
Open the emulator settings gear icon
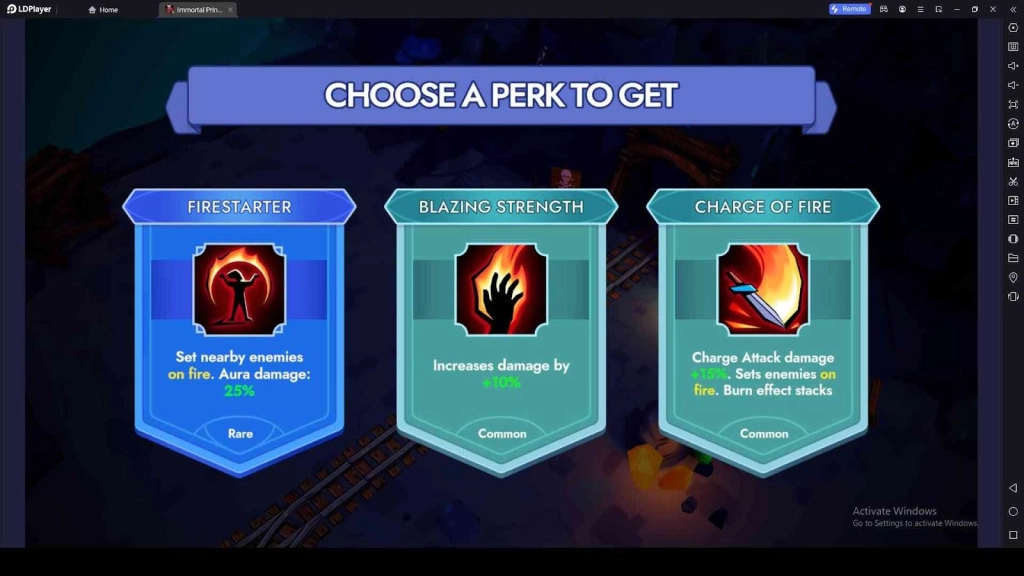pos(1013,27)
